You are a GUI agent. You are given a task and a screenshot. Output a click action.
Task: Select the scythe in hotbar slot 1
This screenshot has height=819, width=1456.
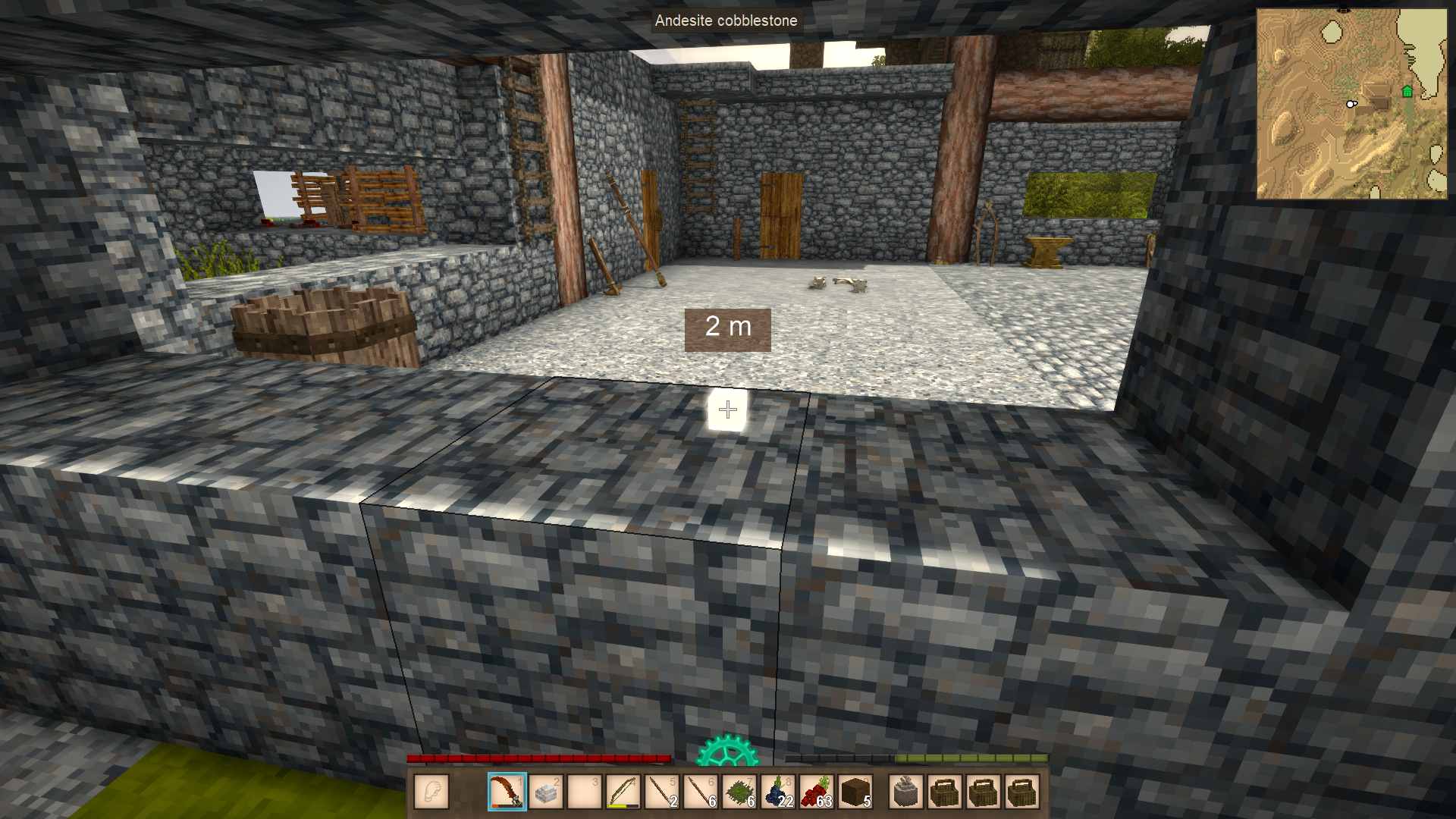coord(507,792)
